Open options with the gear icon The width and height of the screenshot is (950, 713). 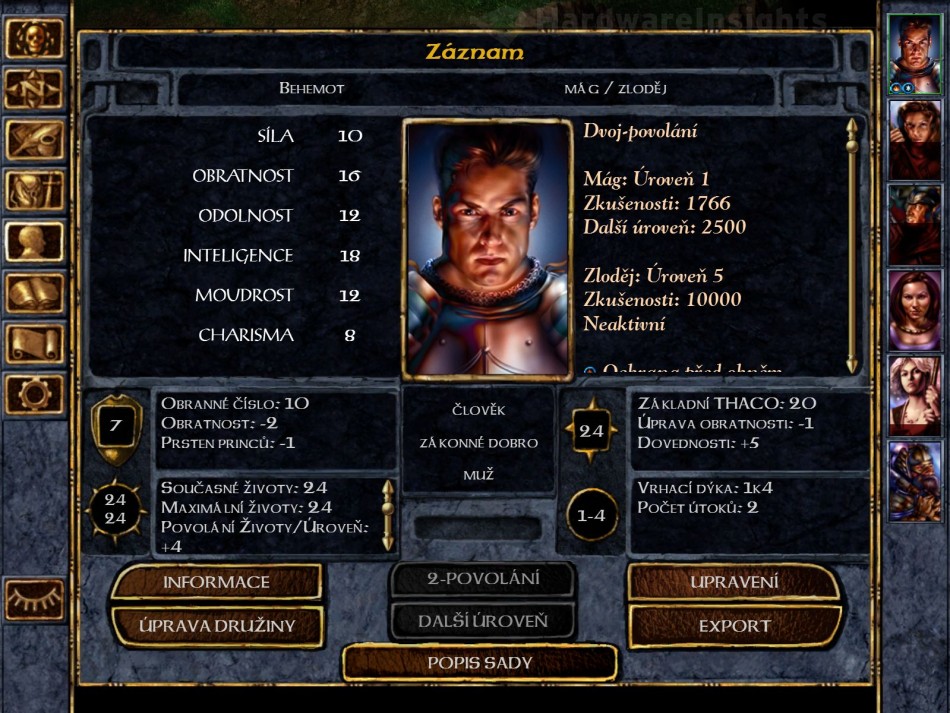coord(34,394)
